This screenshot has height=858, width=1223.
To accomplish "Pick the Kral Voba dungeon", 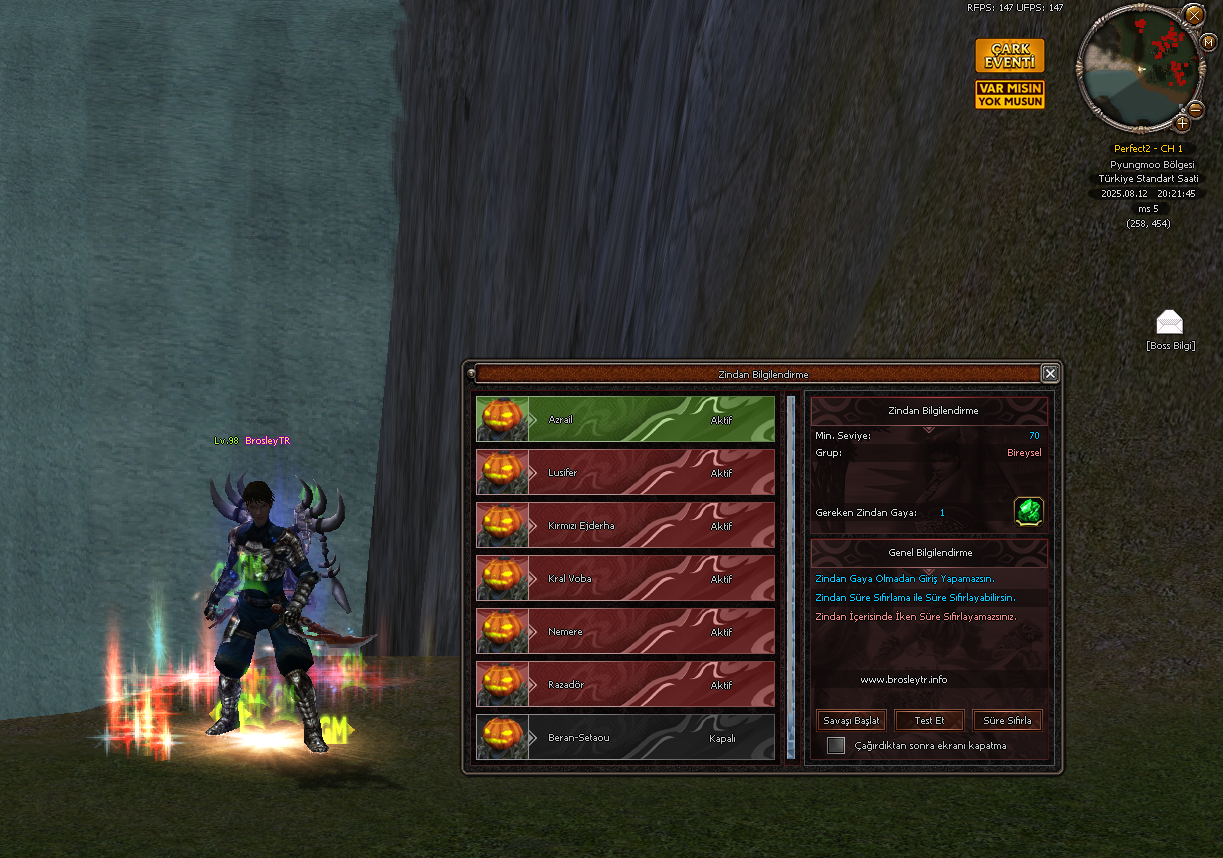I will [626, 579].
